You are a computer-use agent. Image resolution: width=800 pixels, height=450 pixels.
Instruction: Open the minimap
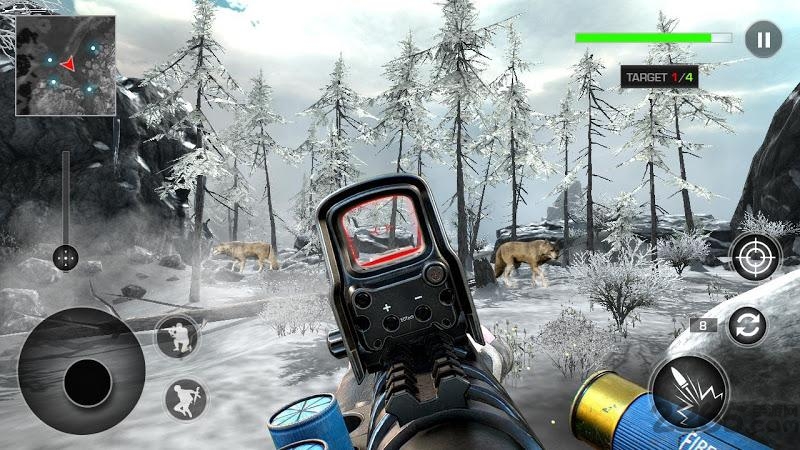pyautogui.click(x=65, y=65)
